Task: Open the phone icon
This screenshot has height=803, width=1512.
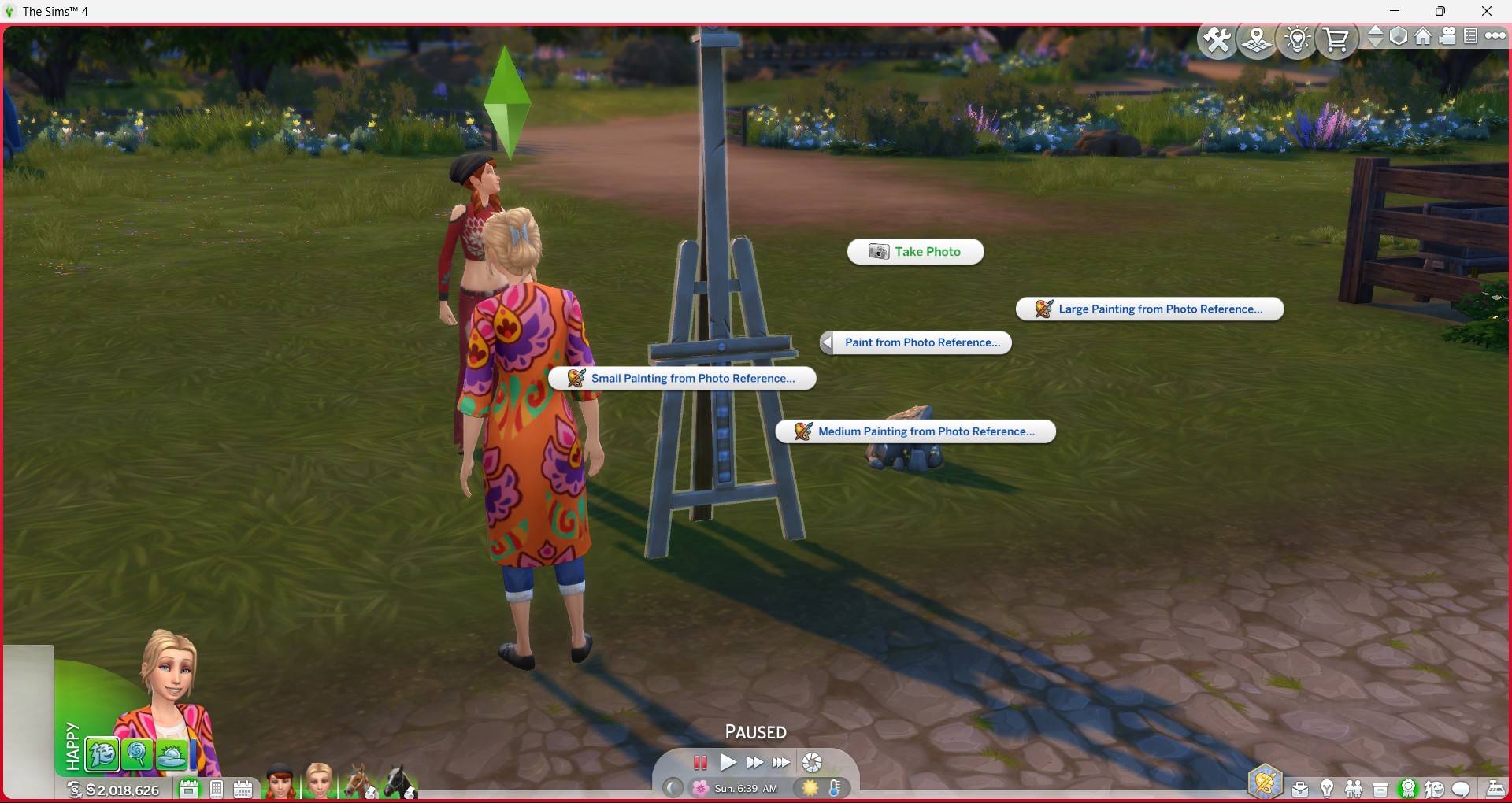Action: (x=217, y=789)
